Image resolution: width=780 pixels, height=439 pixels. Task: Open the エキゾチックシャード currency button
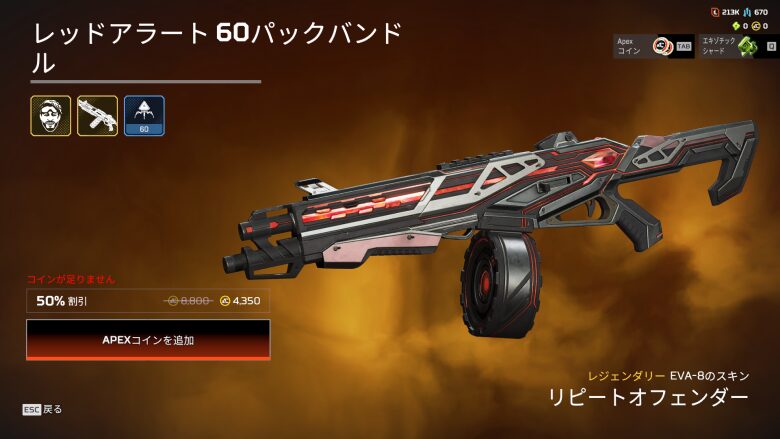pyautogui.click(x=738, y=45)
